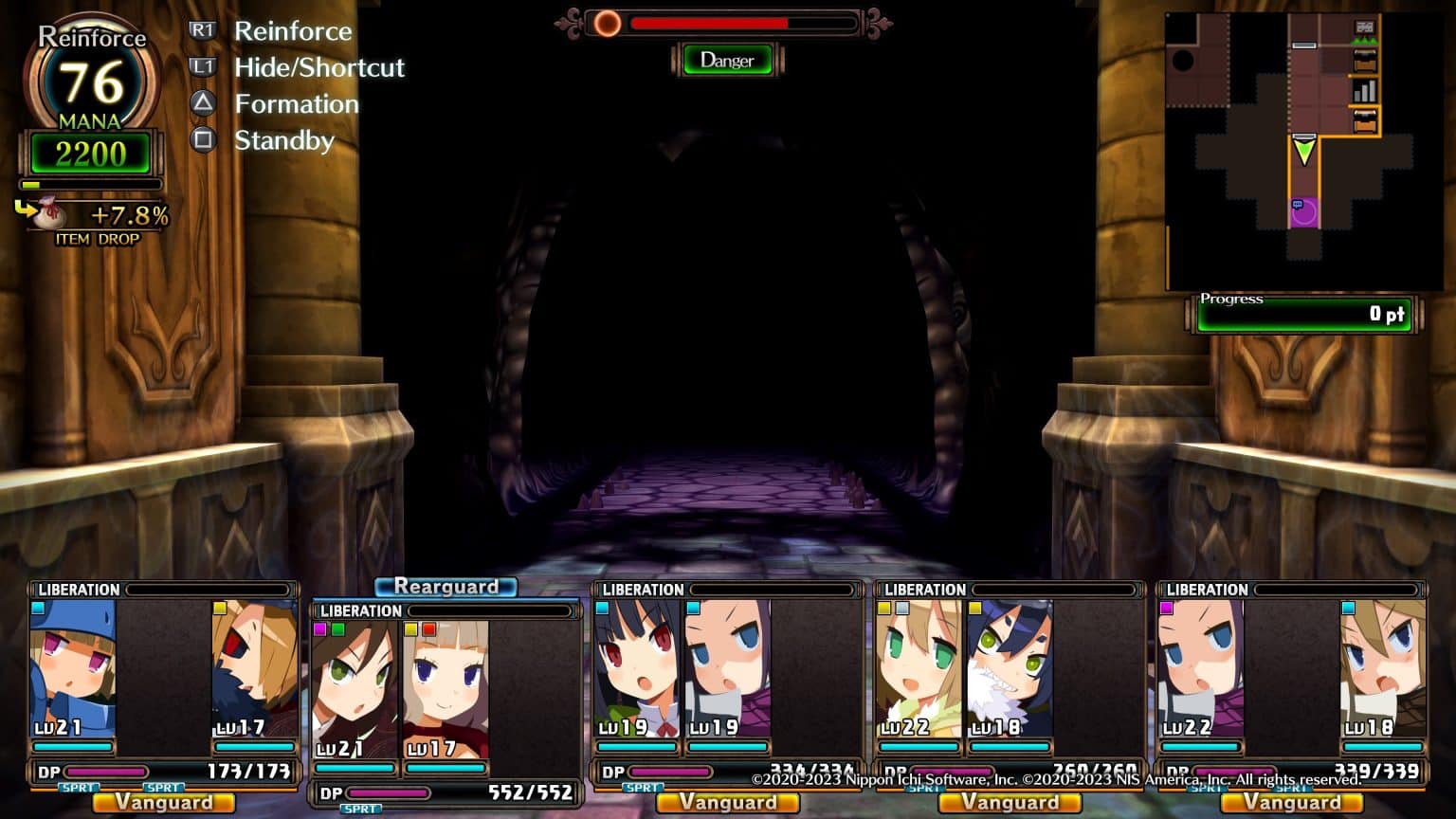Image resolution: width=1456 pixels, height=819 pixels.
Task: Pick the red-masked blond LV17 portrait
Action: (254, 669)
